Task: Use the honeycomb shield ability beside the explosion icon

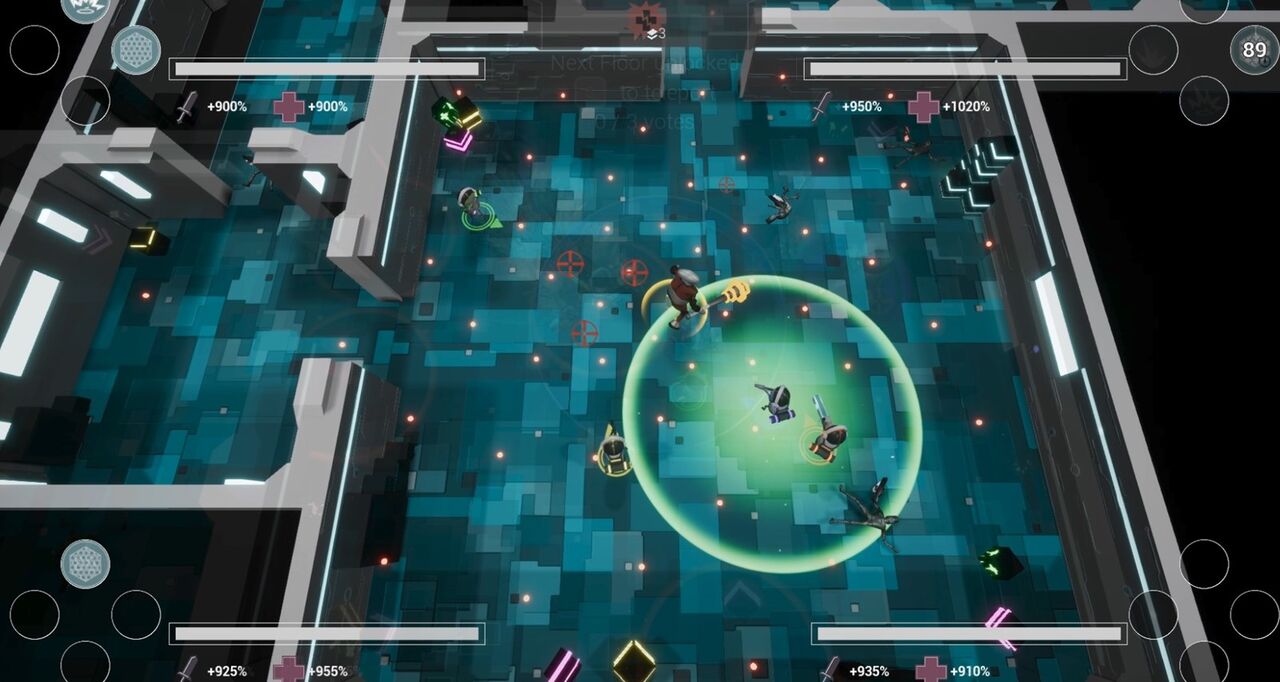Action: click(135, 50)
